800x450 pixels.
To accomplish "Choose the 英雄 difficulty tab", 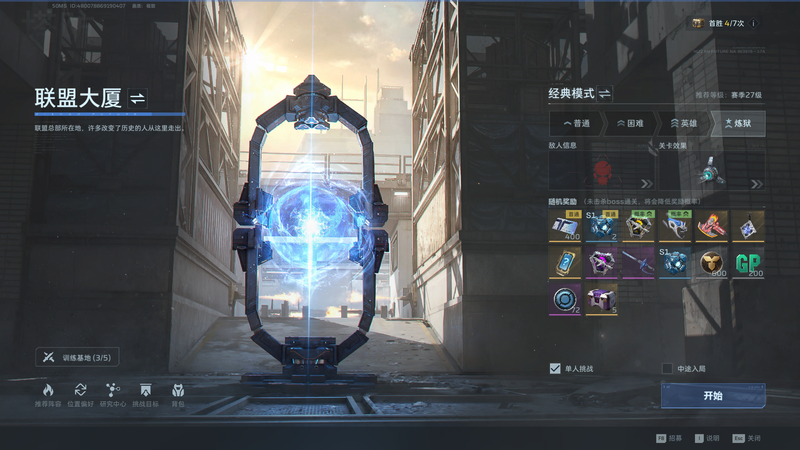I will pos(683,123).
